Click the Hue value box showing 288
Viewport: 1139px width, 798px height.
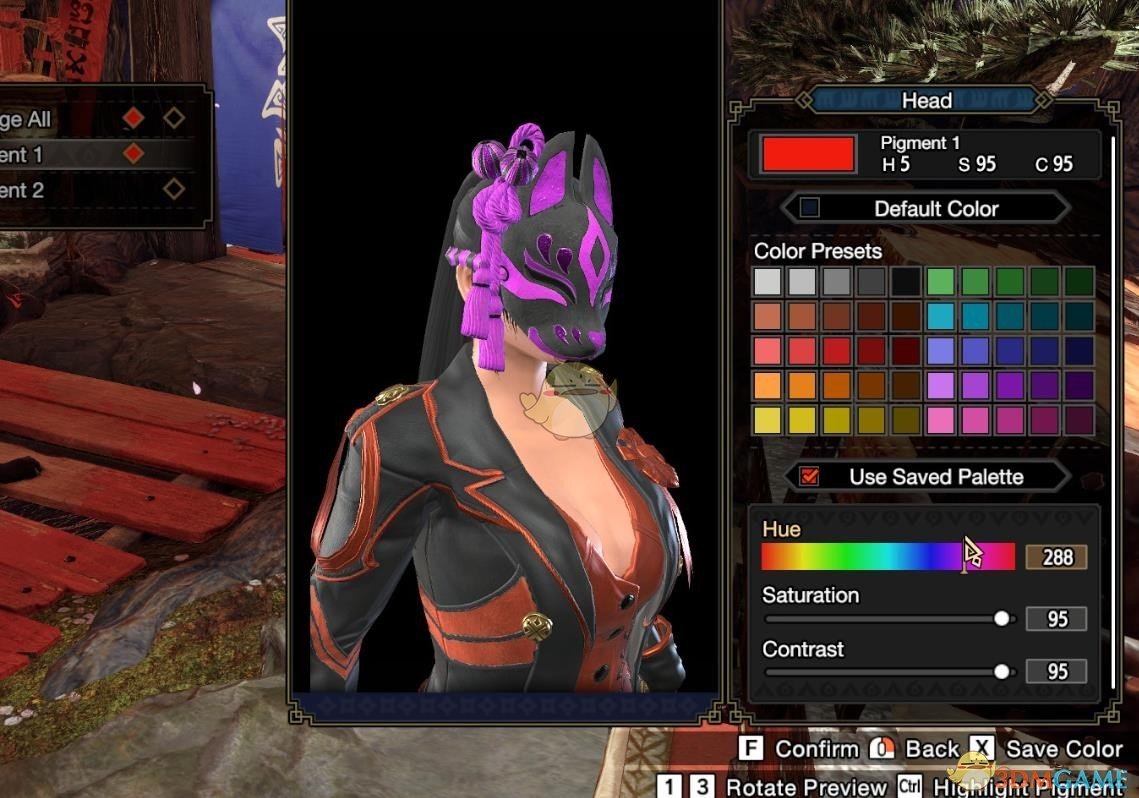coord(1057,557)
